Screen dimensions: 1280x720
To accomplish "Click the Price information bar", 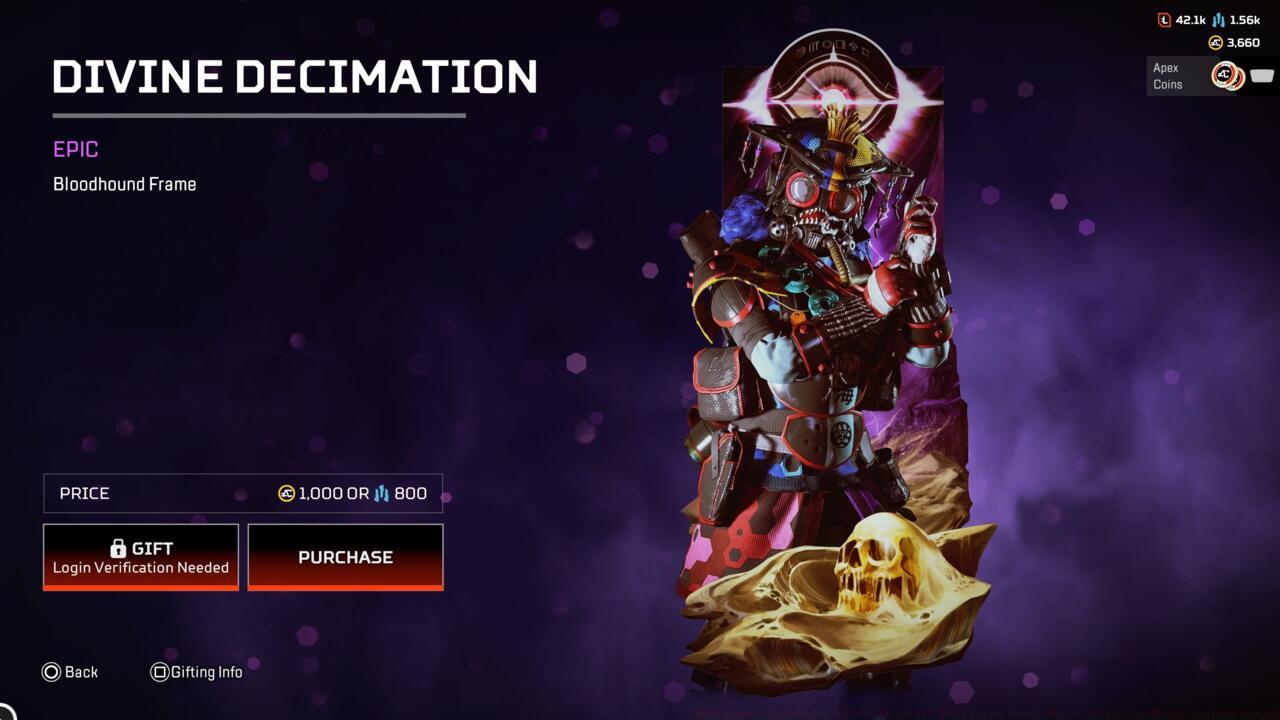I will pyautogui.click(x=242, y=492).
